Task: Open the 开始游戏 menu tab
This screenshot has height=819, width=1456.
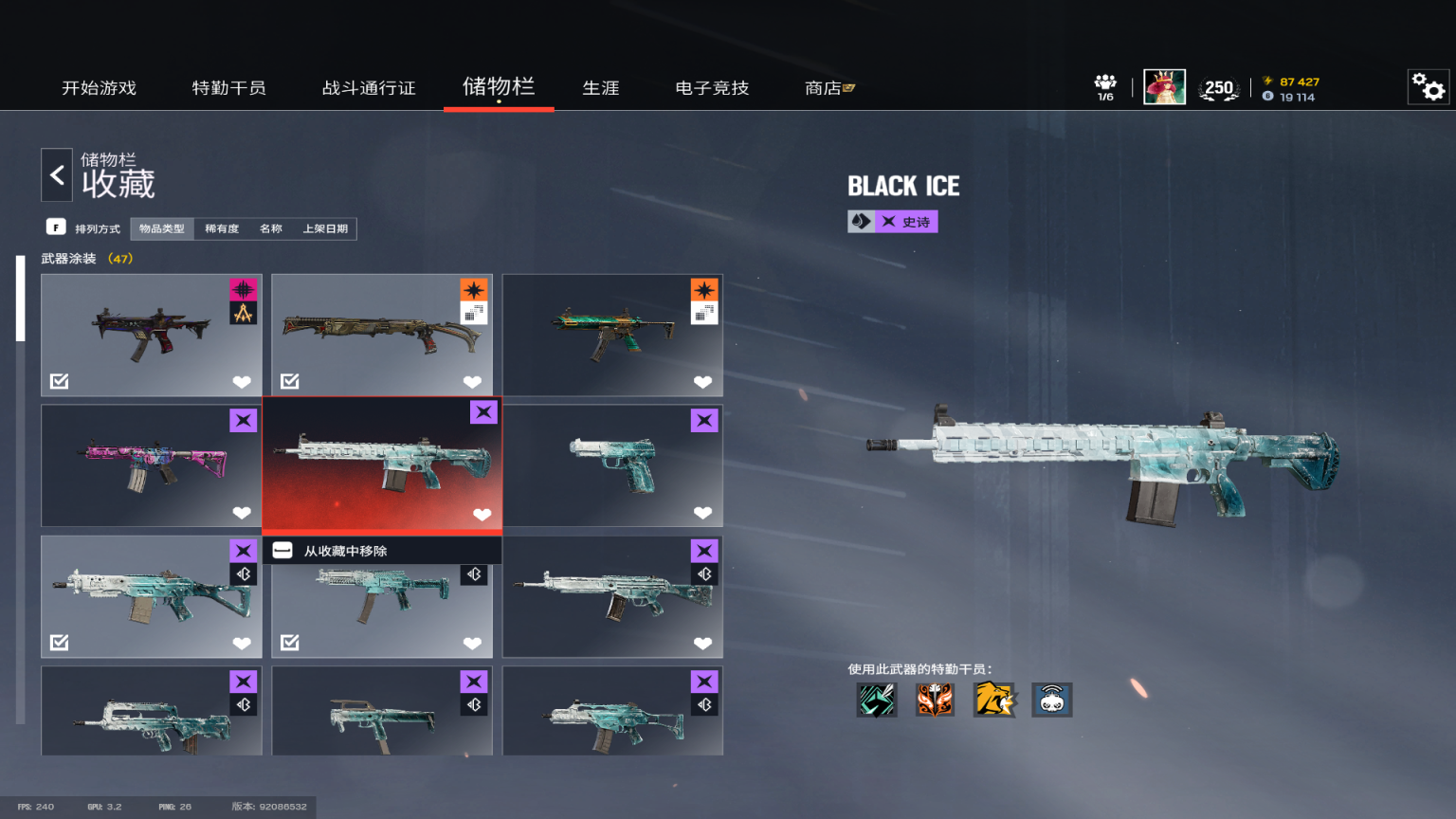Action: coord(99,88)
